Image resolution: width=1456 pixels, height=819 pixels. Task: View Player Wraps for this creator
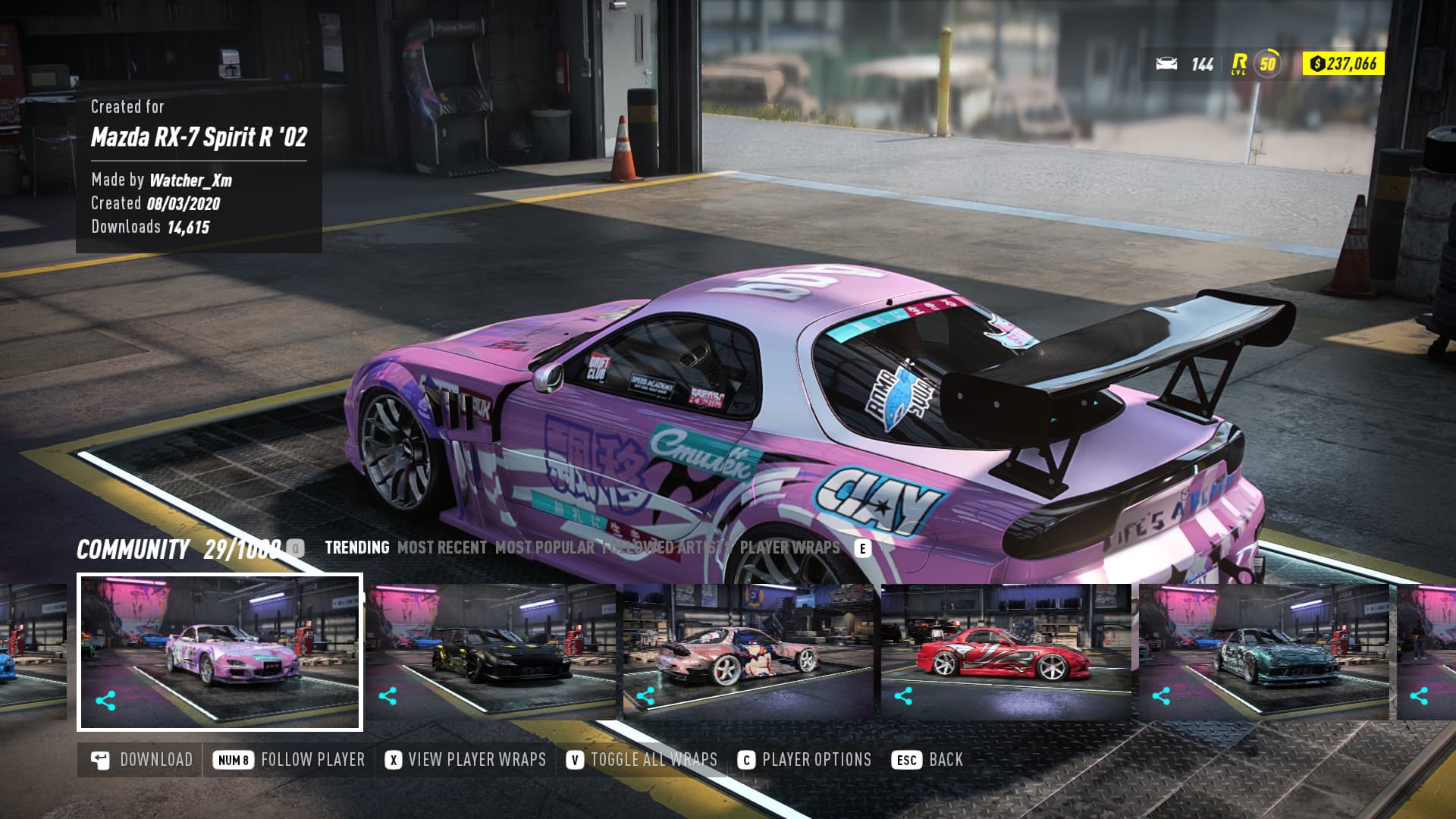tap(466, 760)
